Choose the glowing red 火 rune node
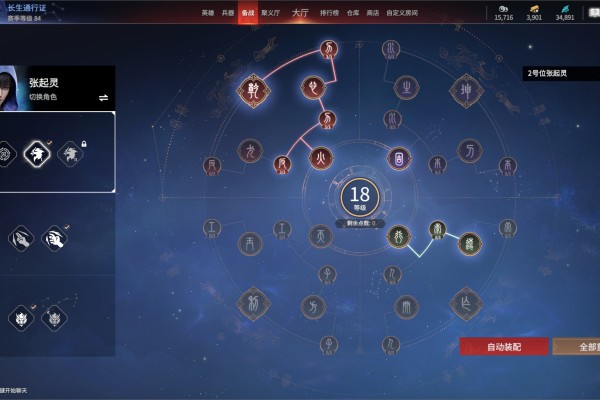This screenshot has width=600, height=400. [x=320, y=157]
